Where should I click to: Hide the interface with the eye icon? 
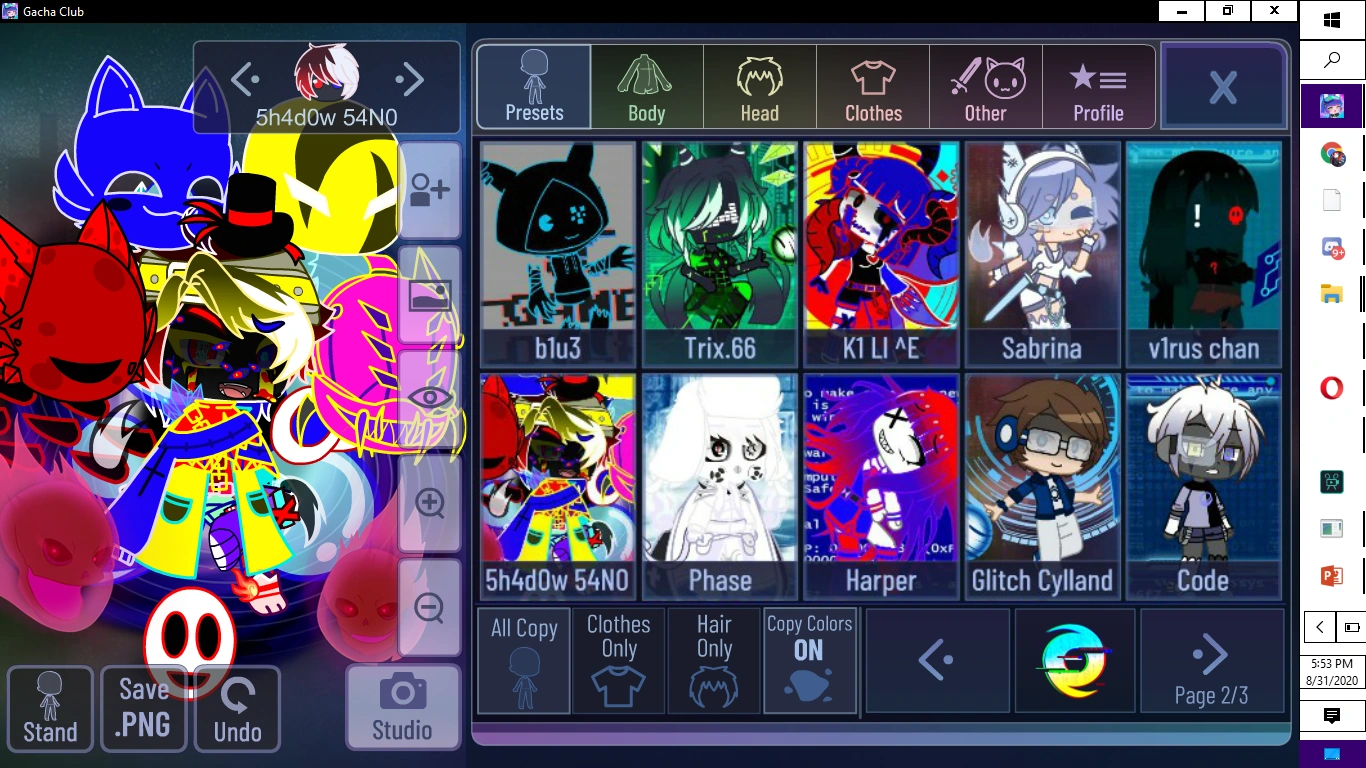(429, 398)
